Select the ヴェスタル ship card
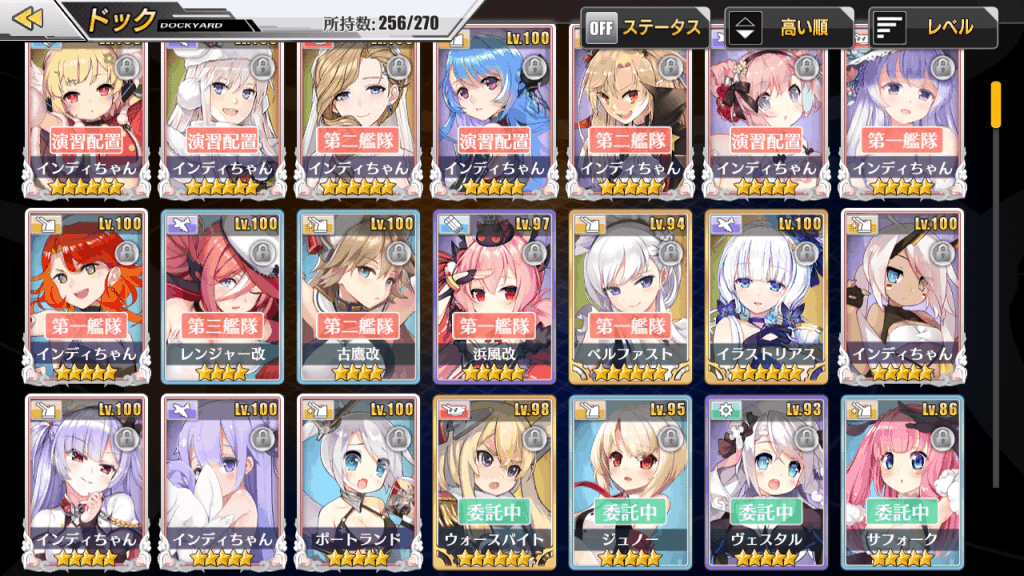Image resolution: width=1024 pixels, height=576 pixels. 766,480
